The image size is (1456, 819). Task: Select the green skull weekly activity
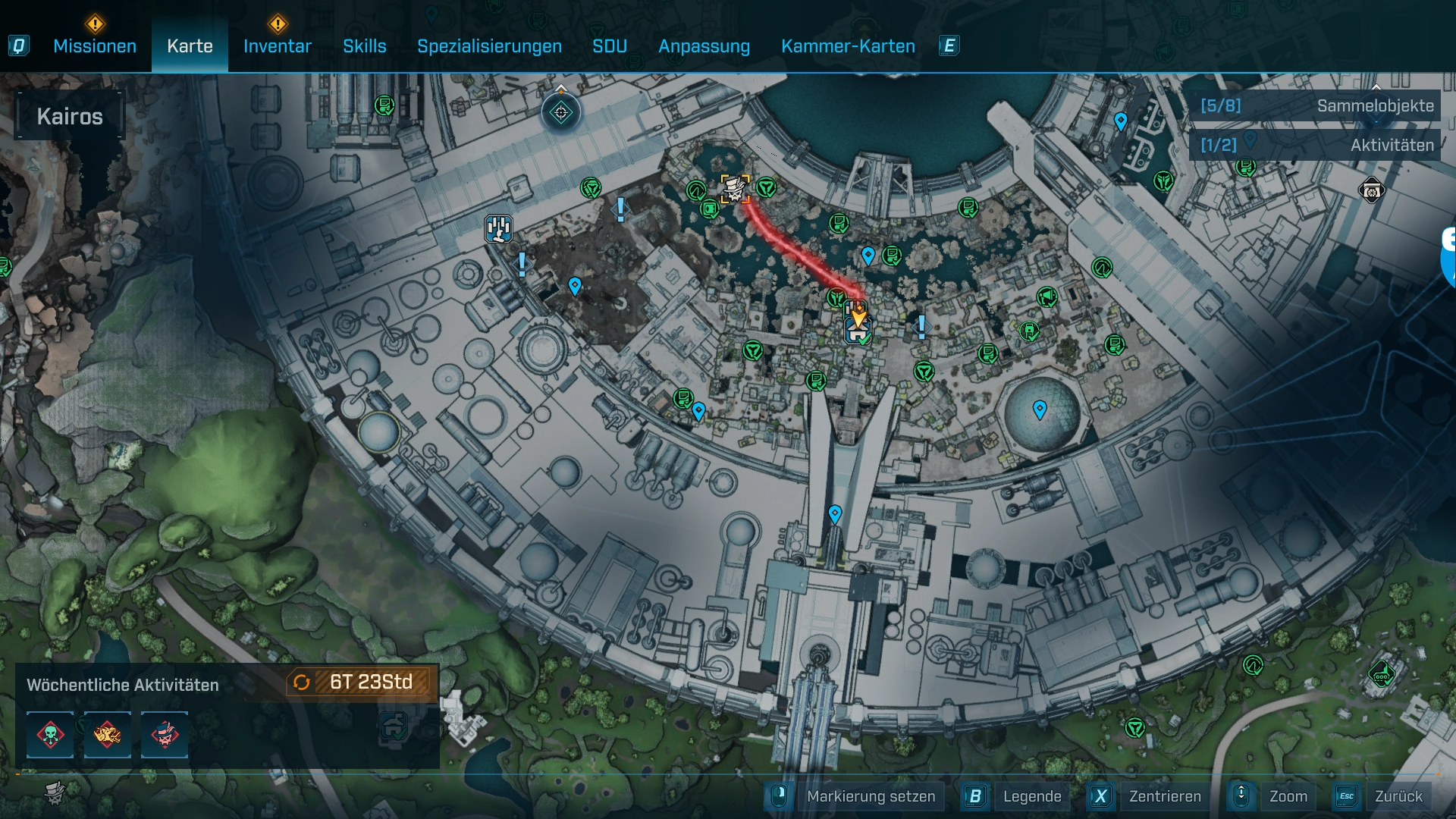(50, 735)
